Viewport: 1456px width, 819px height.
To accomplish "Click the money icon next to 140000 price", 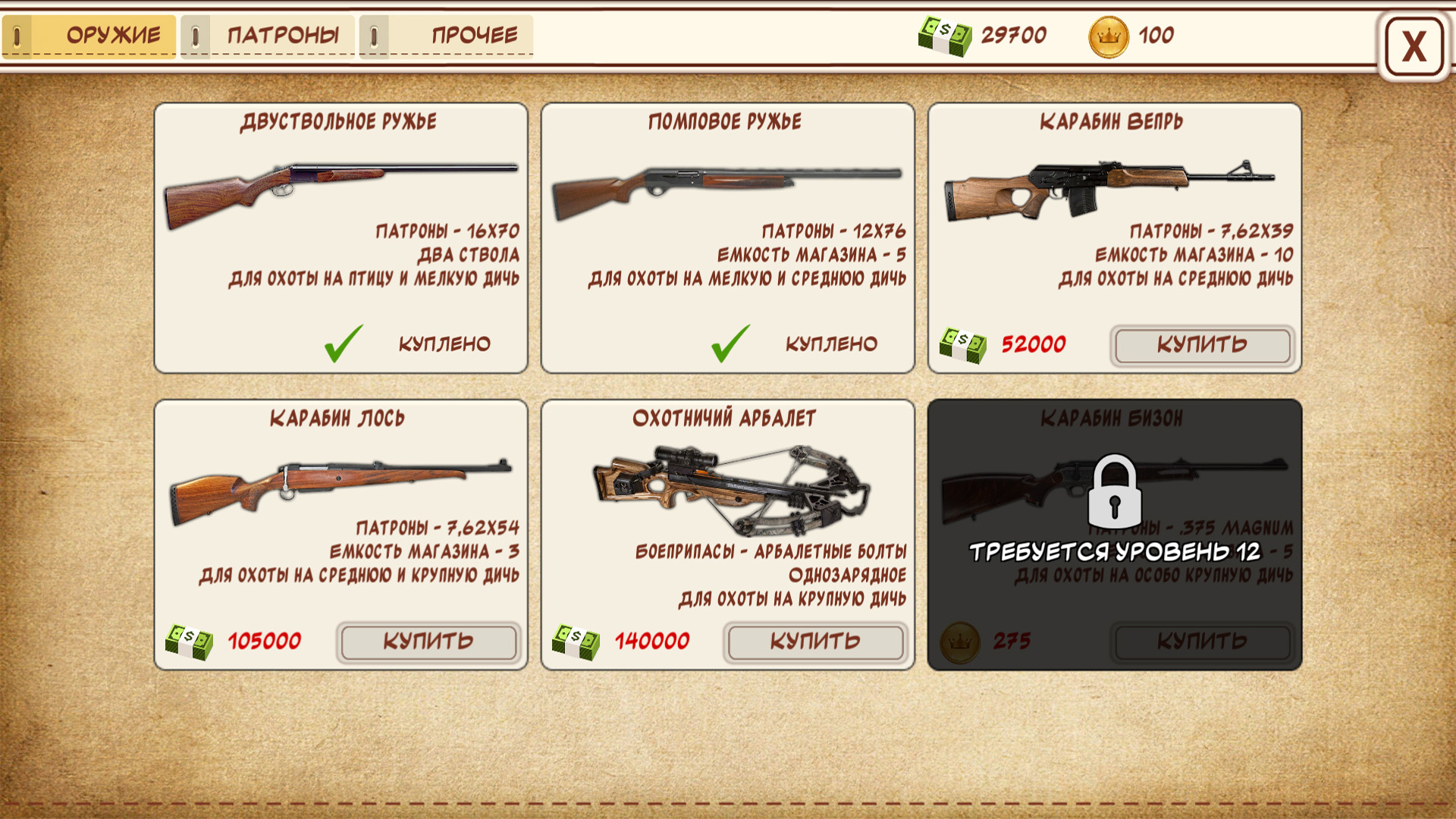I will (576, 641).
